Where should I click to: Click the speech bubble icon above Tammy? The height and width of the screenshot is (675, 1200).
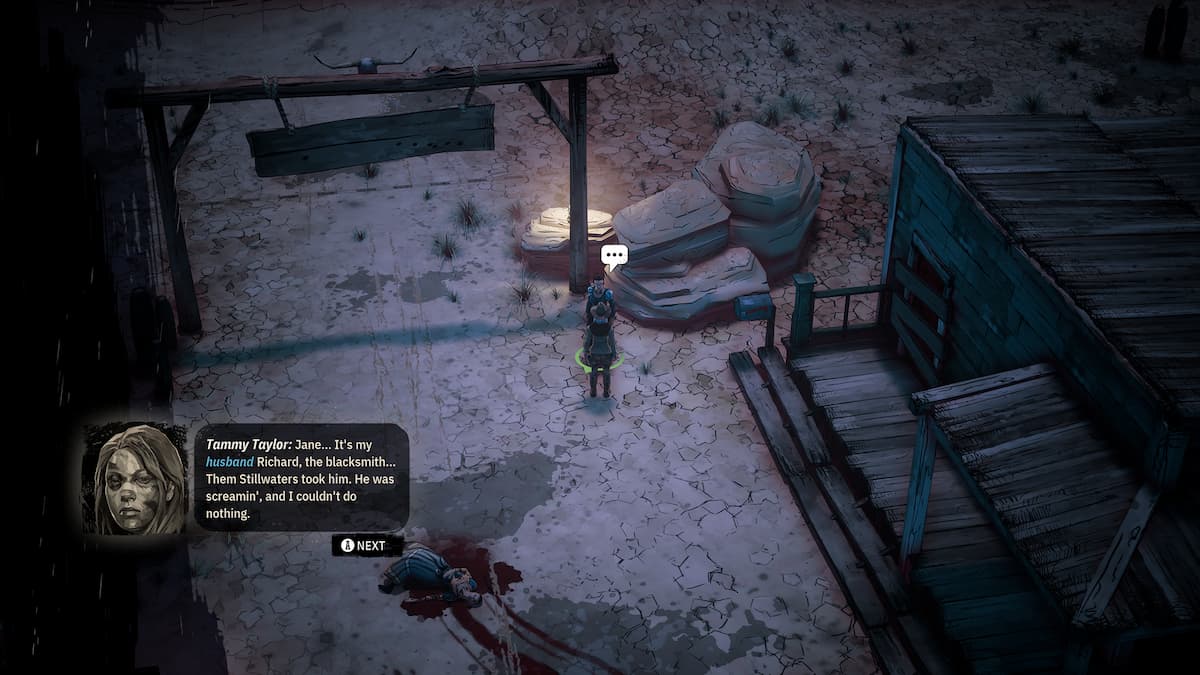tap(614, 256)
